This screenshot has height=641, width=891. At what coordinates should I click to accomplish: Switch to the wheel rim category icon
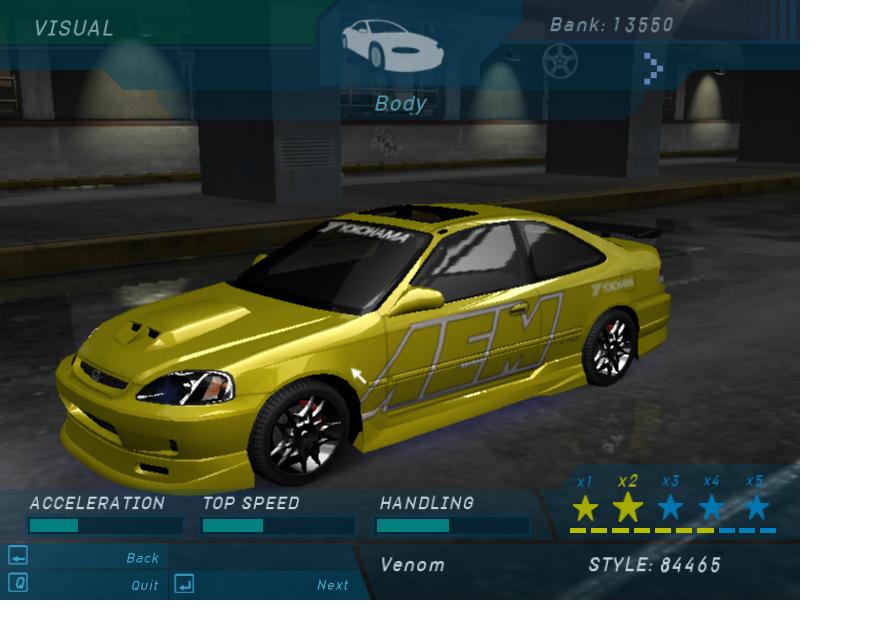pos(559,62)
